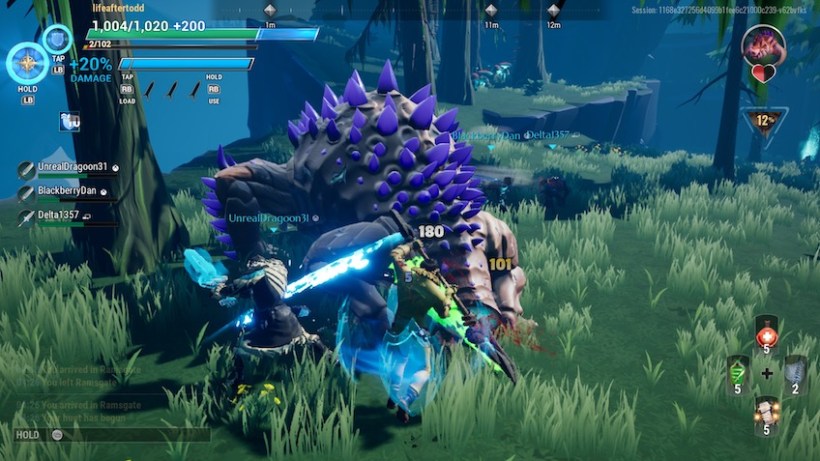Use the green tonic consumable slot
Screen dimensions: 820x461
pos(737,372)
